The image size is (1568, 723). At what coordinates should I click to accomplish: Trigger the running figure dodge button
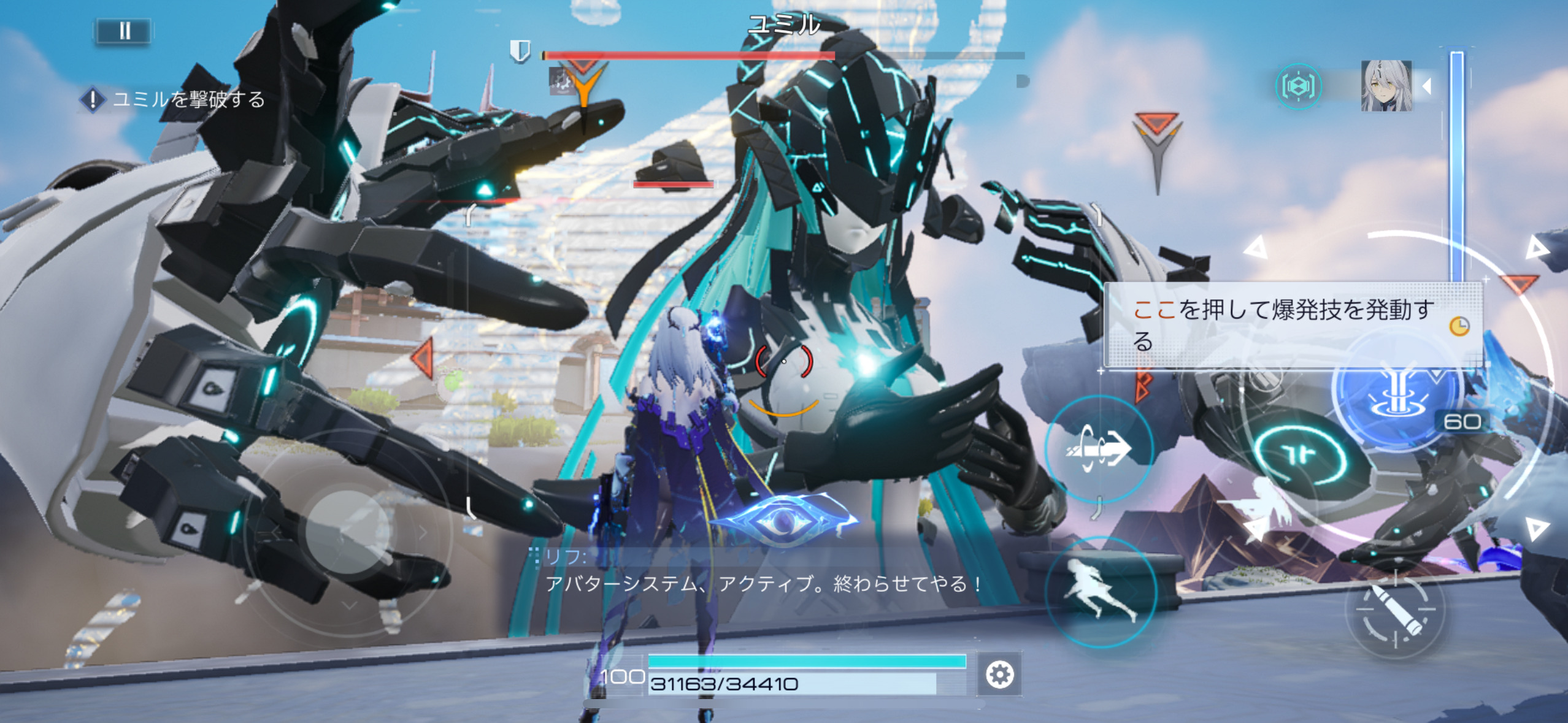1100,592
